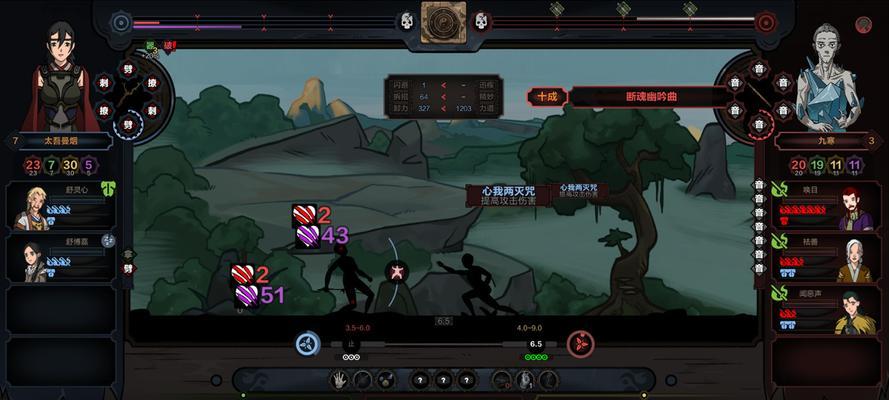Click the red trefoil enemy button

(x=580, y=343)
